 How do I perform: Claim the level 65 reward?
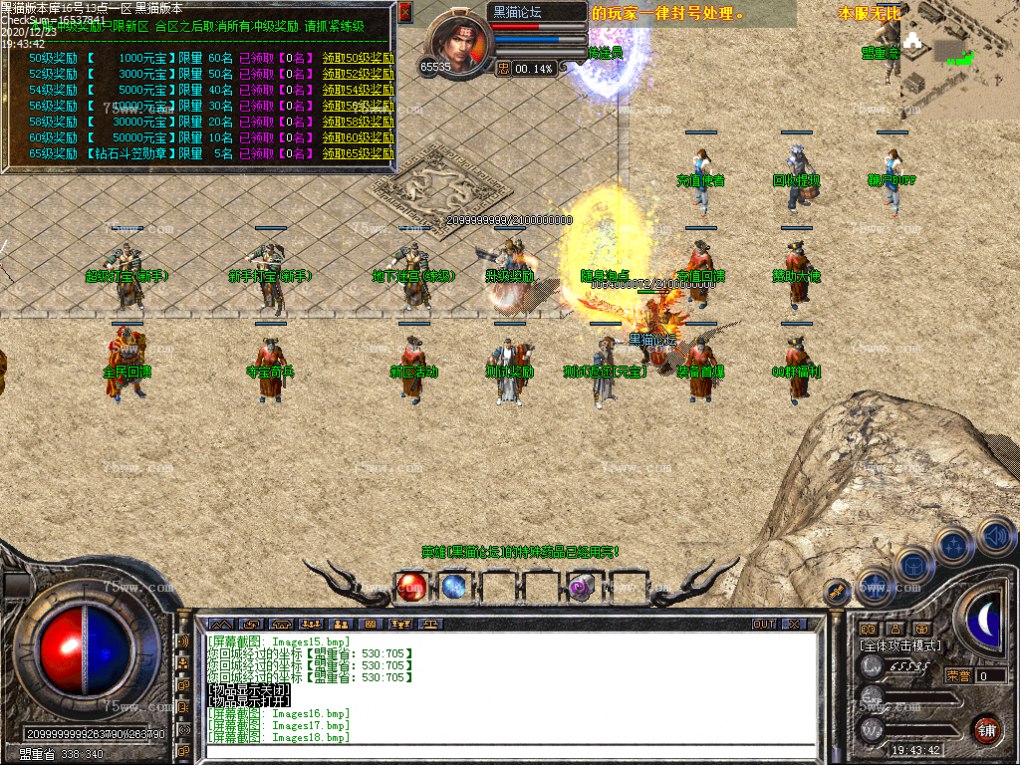(358, 154)
